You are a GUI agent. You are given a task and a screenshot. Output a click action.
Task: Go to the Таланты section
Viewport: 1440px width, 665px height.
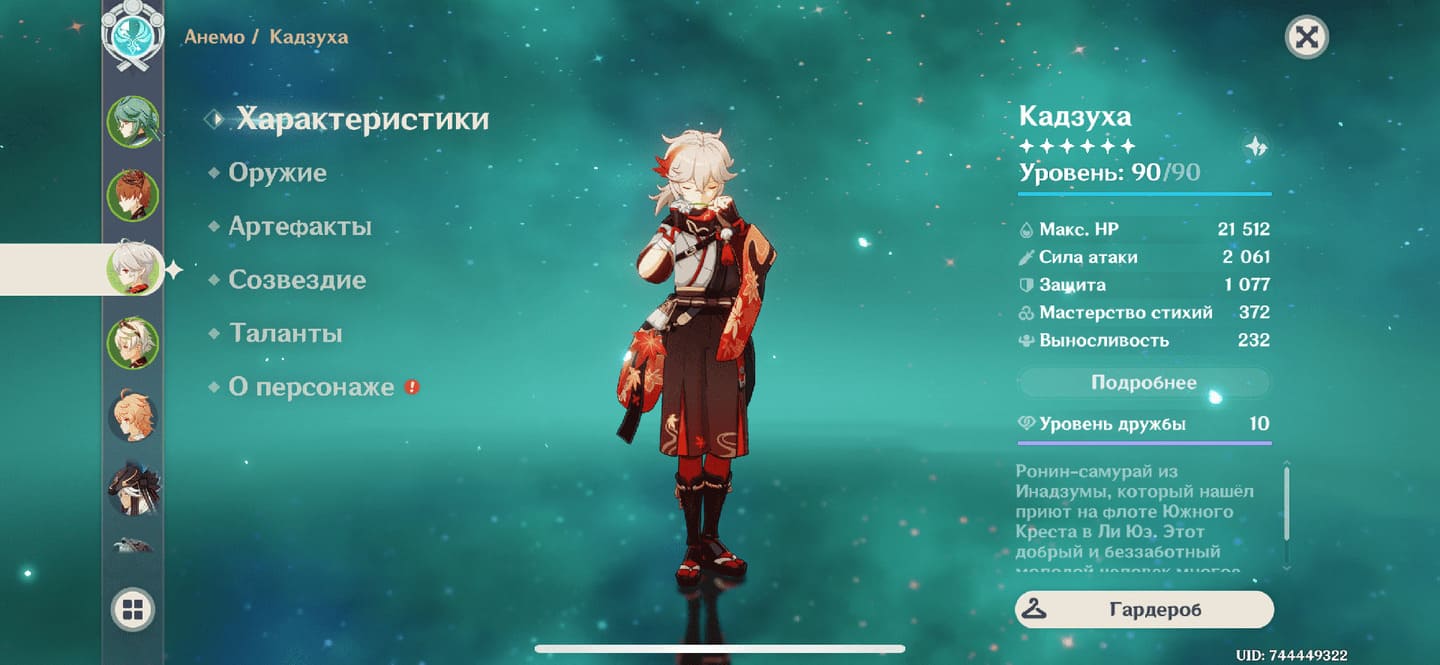pyautogui.click(x=285, y=333)
